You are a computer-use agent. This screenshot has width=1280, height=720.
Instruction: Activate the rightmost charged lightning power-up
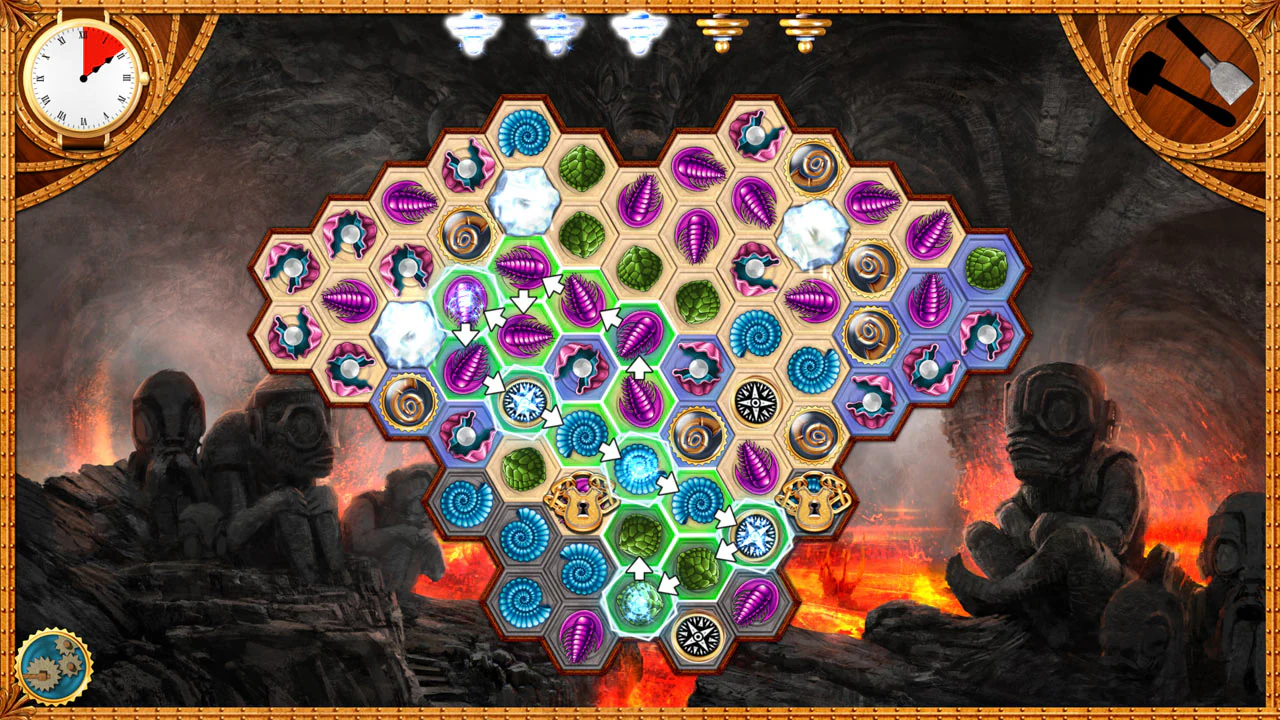click(637, 28)
